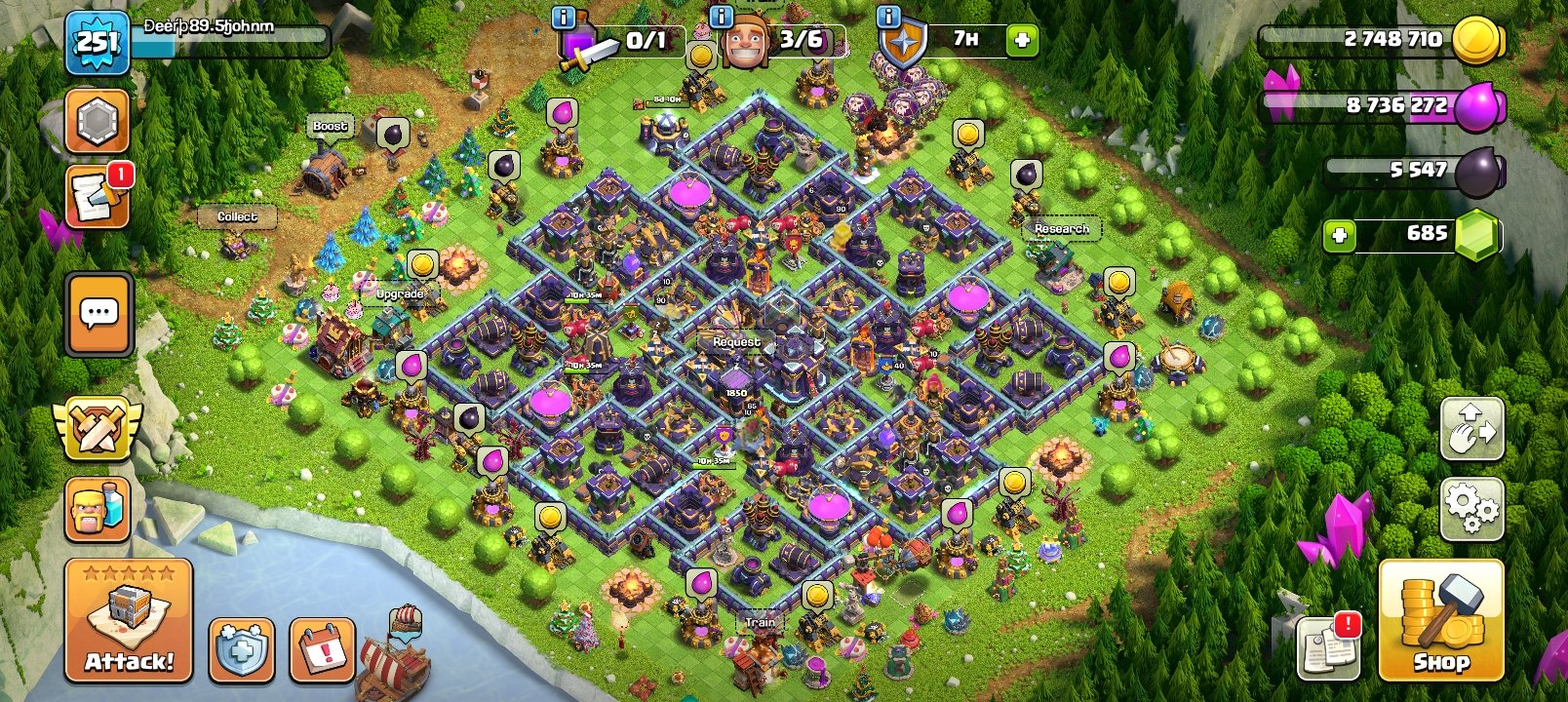Open the league badge below the player level
The image size is (1568, 702).
95,120
